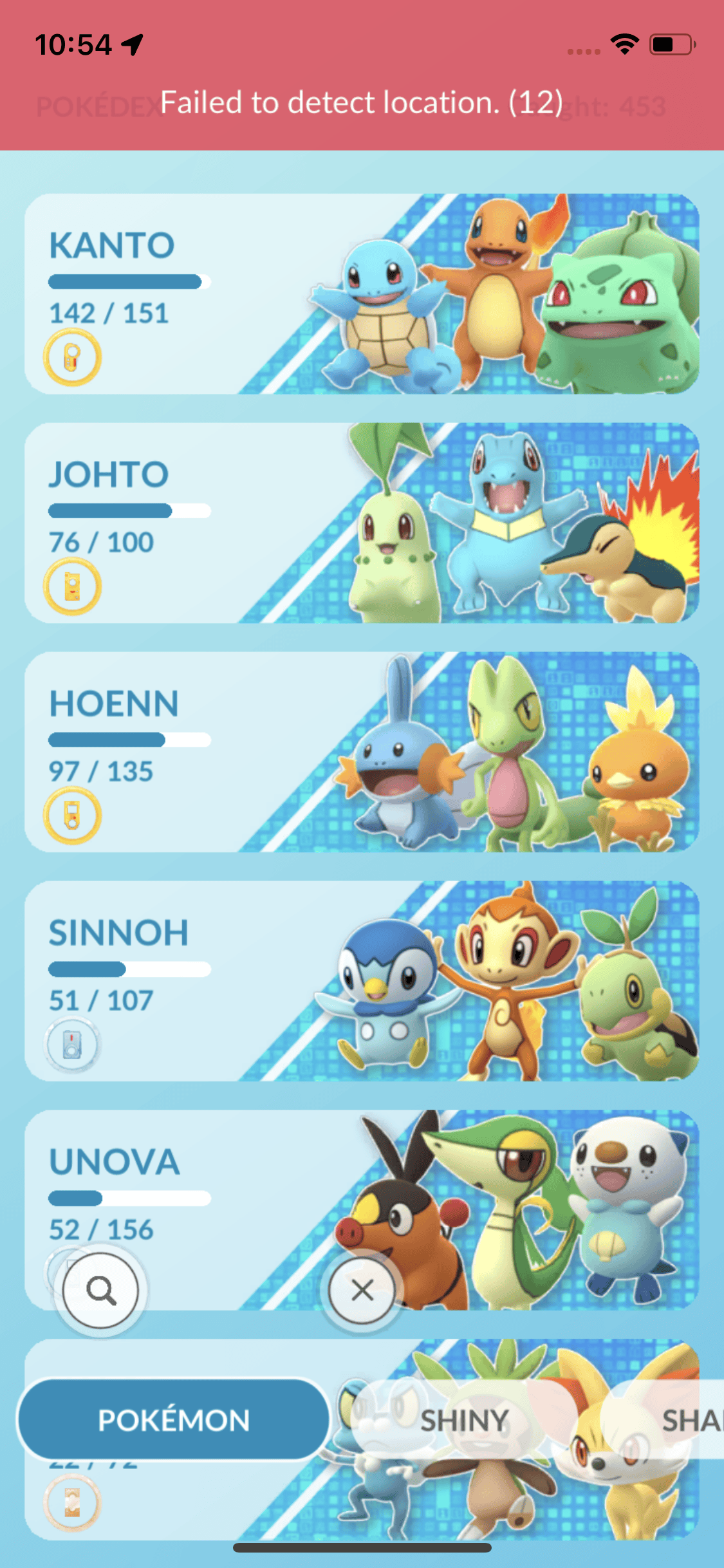Tap the magnifying glass search button

coord(101,1290)
